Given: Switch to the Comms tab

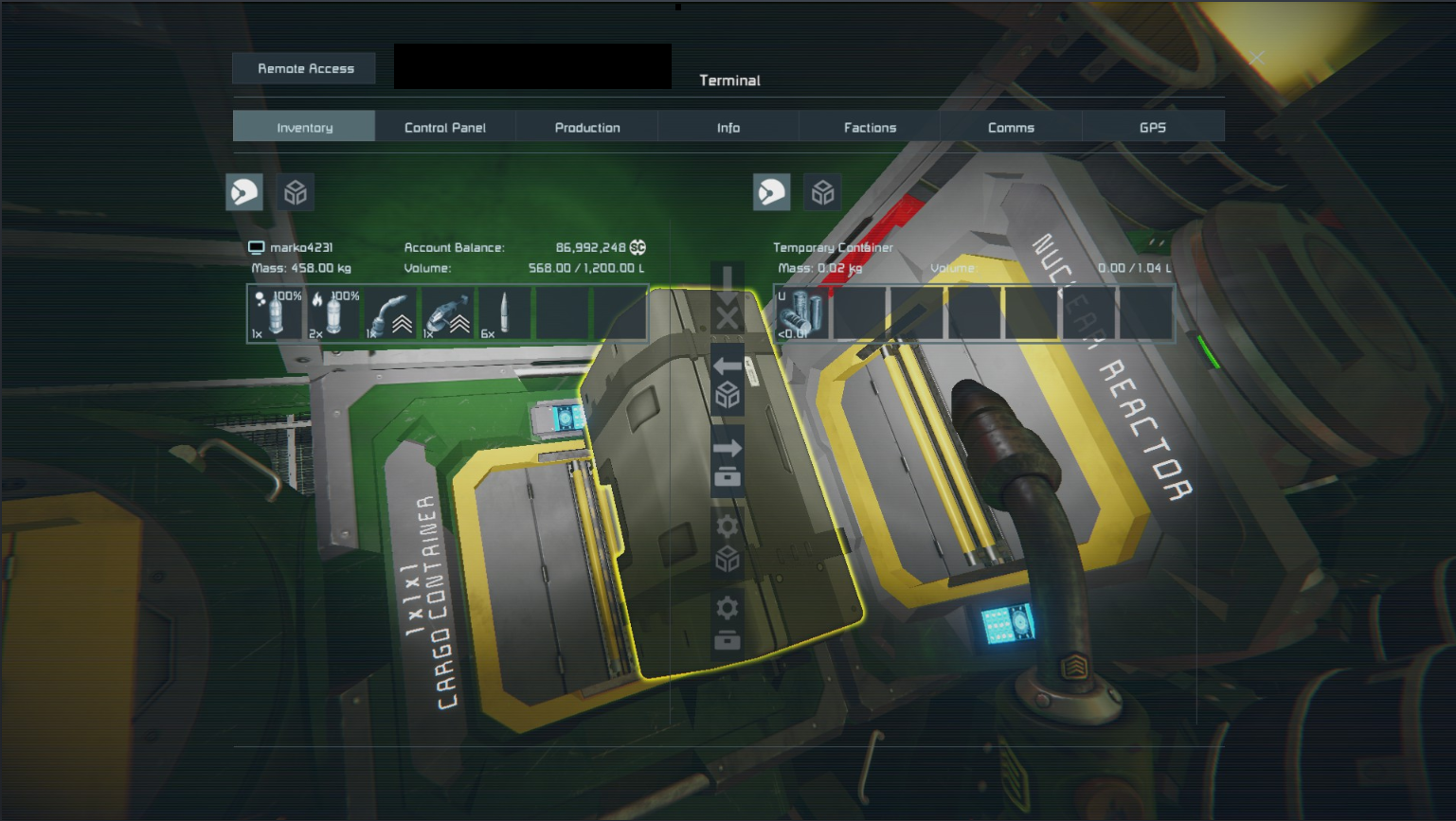Looking at the screenshot, I should pyautogui.click(x=1011, y=127).
